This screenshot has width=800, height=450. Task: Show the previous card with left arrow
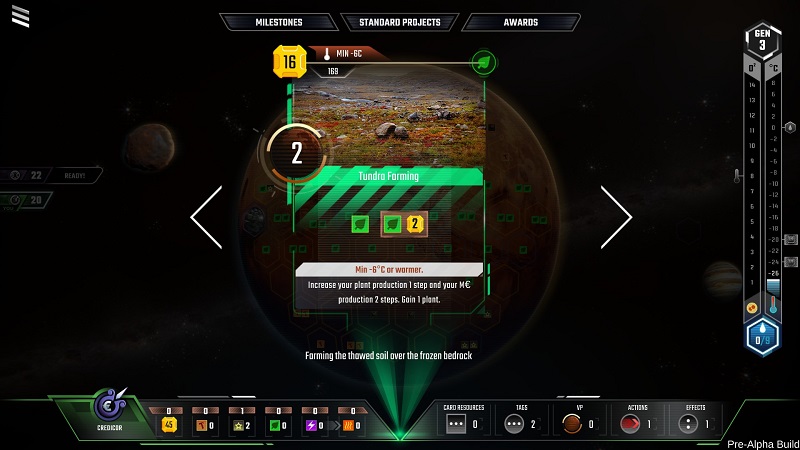(x=207, y=216)
